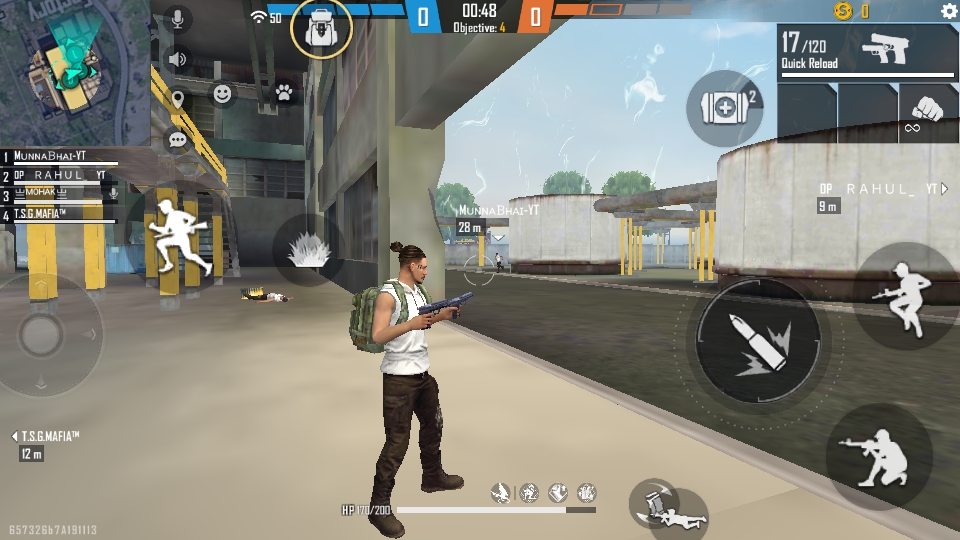The width and height of the screenshot is (960, 540).
Task: Tap the pet paw icon
Action: pyautogui.click(x=284, y=93)
